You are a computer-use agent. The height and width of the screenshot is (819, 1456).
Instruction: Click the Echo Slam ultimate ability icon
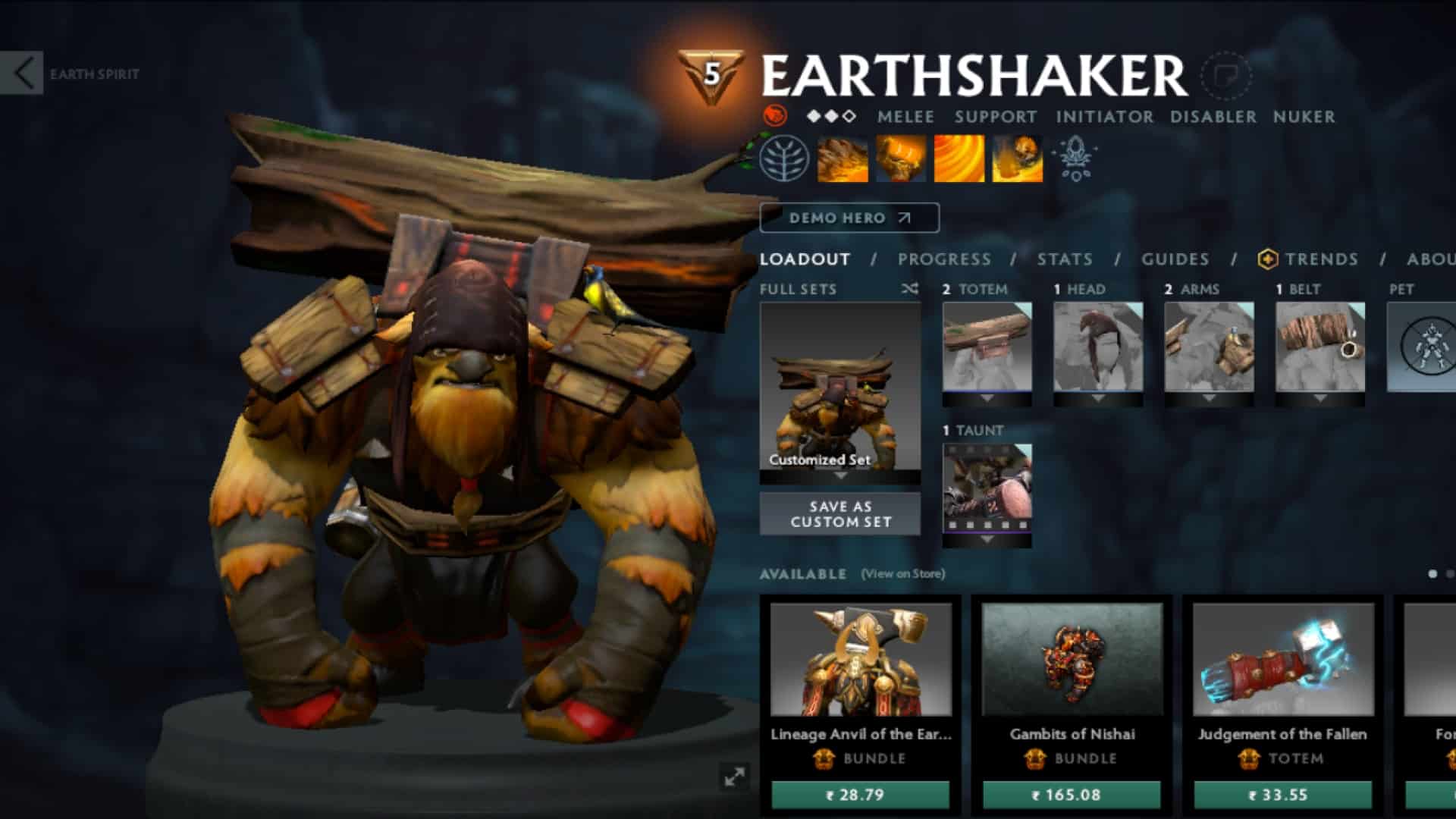point(1016,159)
